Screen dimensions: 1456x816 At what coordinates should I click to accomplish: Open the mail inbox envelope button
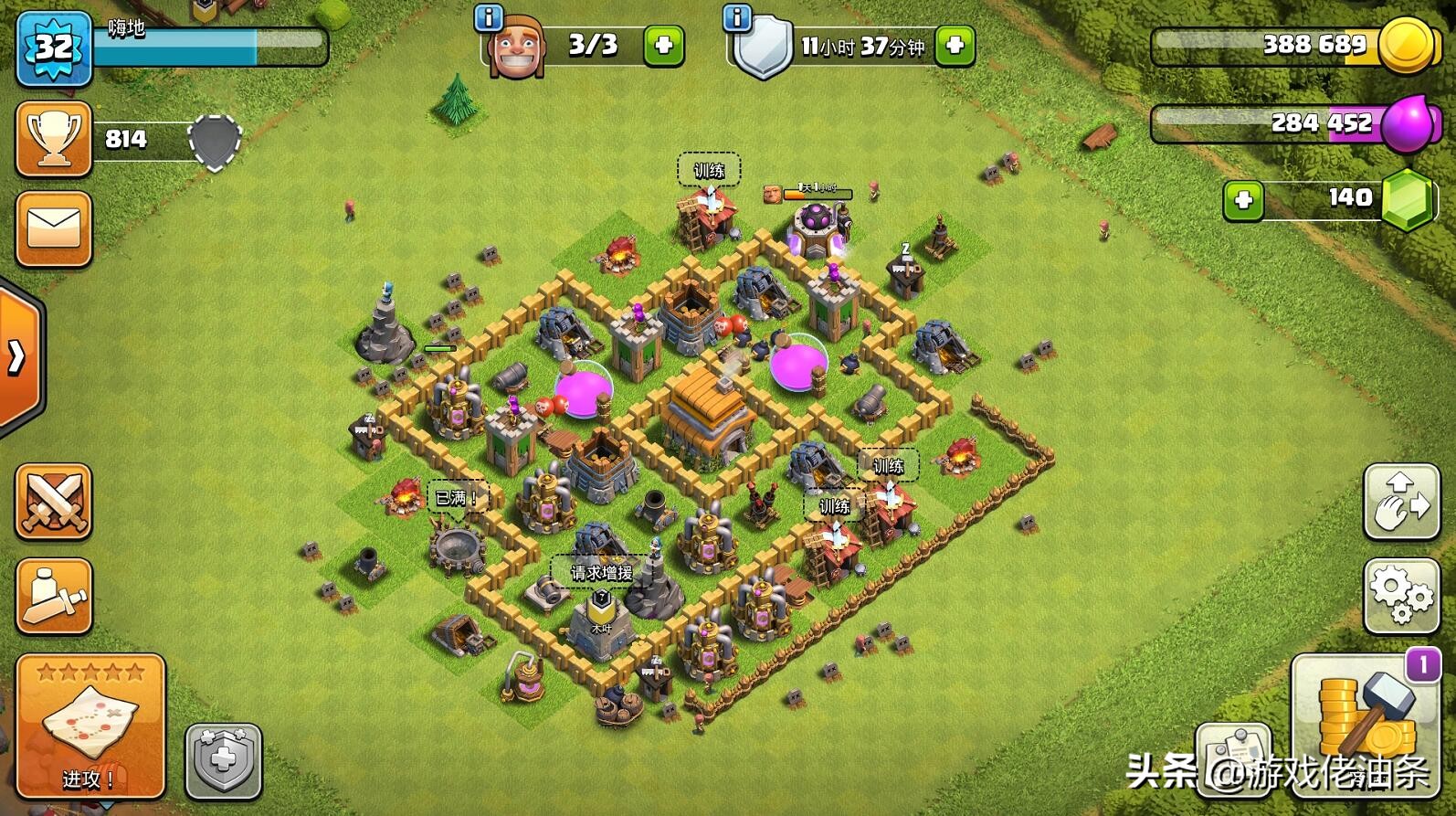[54, 228]
